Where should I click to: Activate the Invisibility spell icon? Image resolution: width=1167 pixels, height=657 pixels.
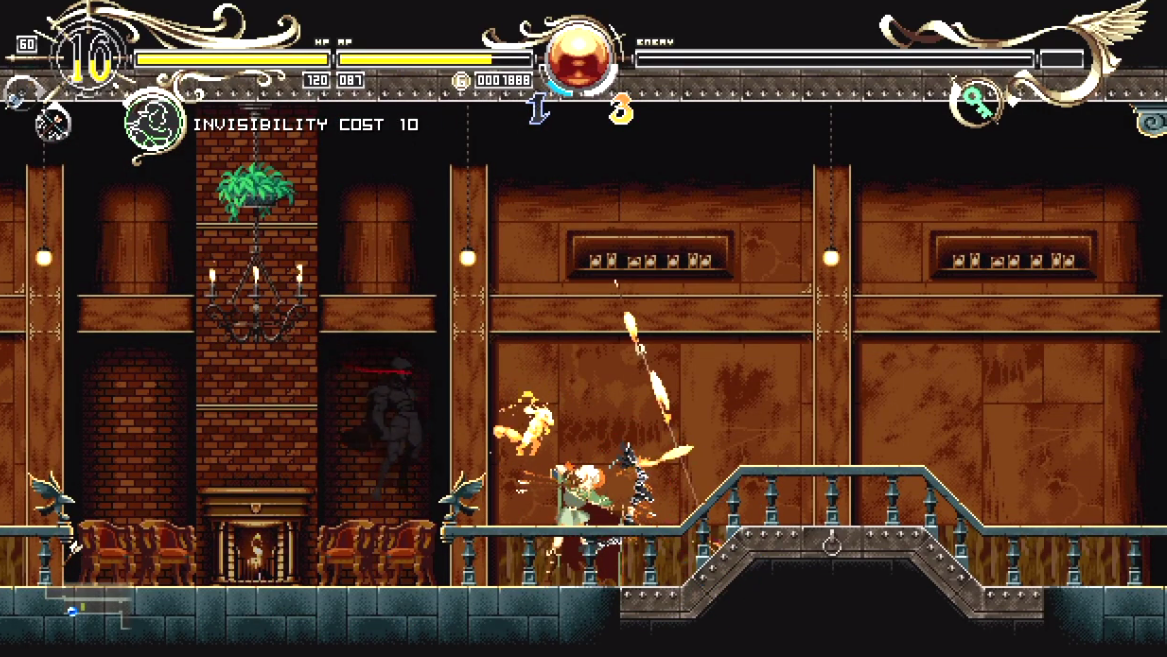(154, 124)
